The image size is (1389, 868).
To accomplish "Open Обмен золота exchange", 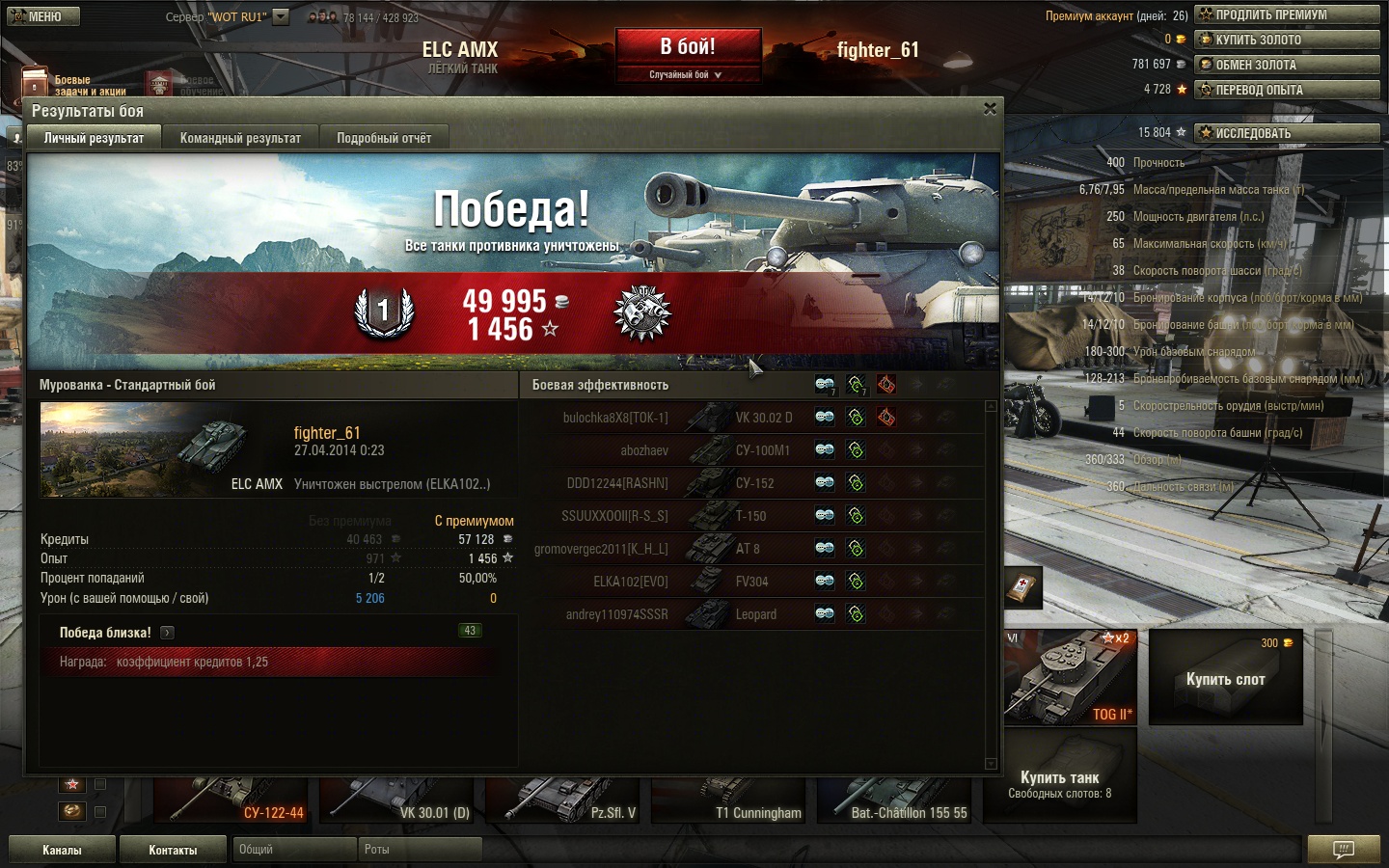I will click(x=1287, y=65).
